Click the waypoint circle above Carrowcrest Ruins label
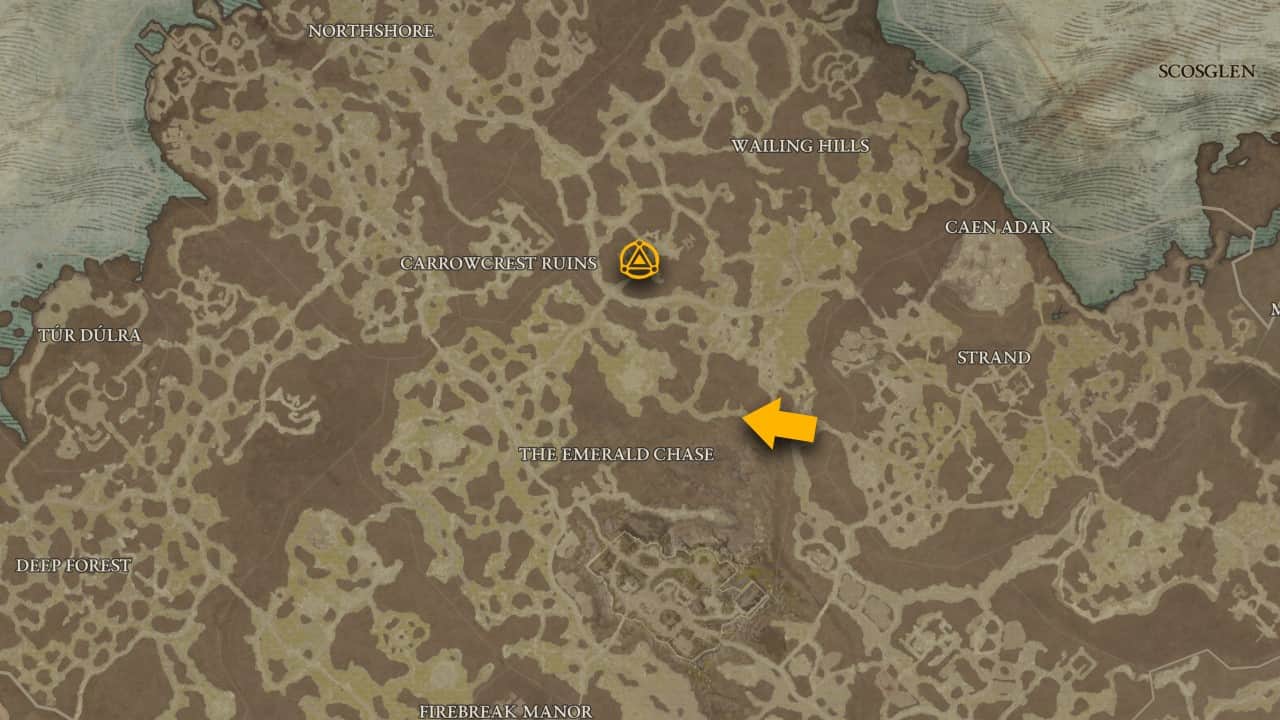The width and height of the screenshot is (1280, 720). tap(641, 258)
